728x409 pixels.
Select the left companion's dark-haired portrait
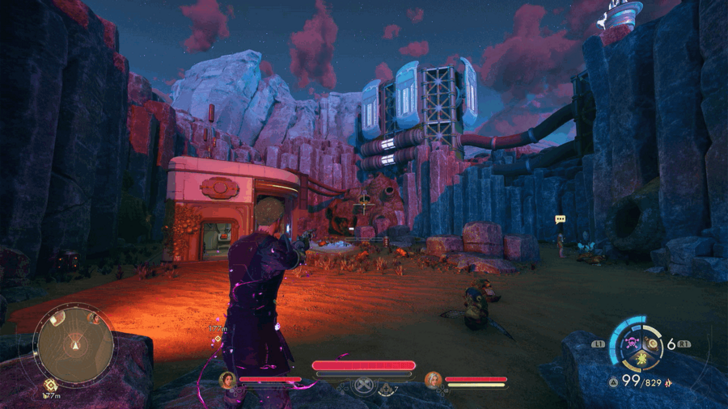tap(228, 379)
